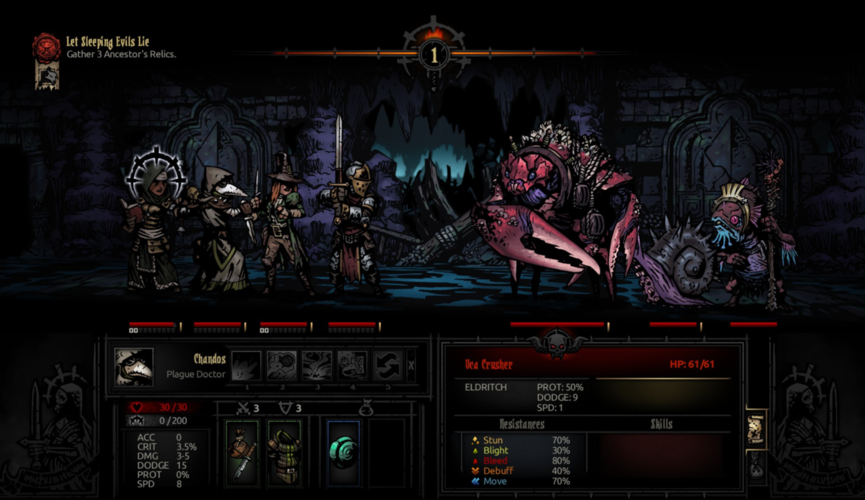Open the inventory bag tab
This screenshot has width=865, height=500.
755,466
